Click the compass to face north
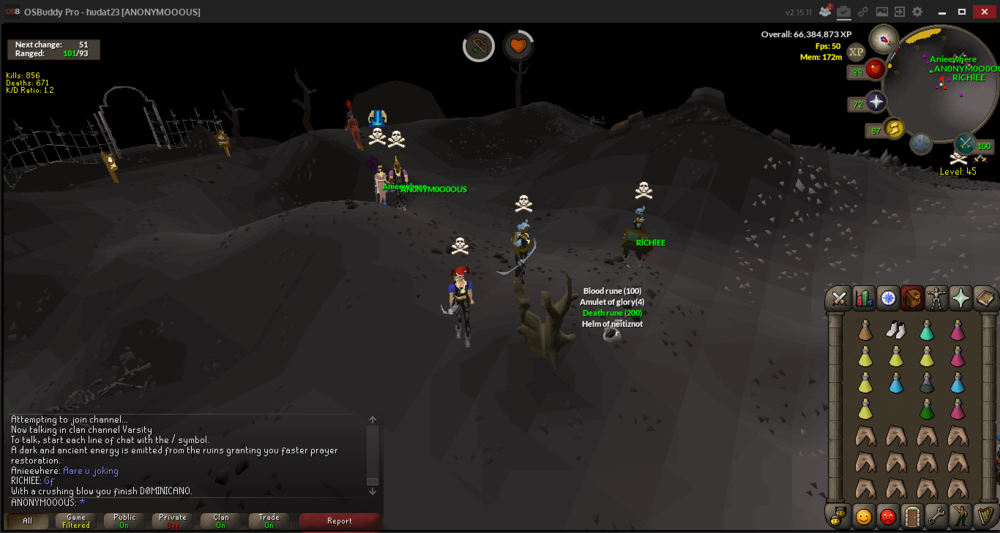1000x533 pixels. [x=883, y=39]
